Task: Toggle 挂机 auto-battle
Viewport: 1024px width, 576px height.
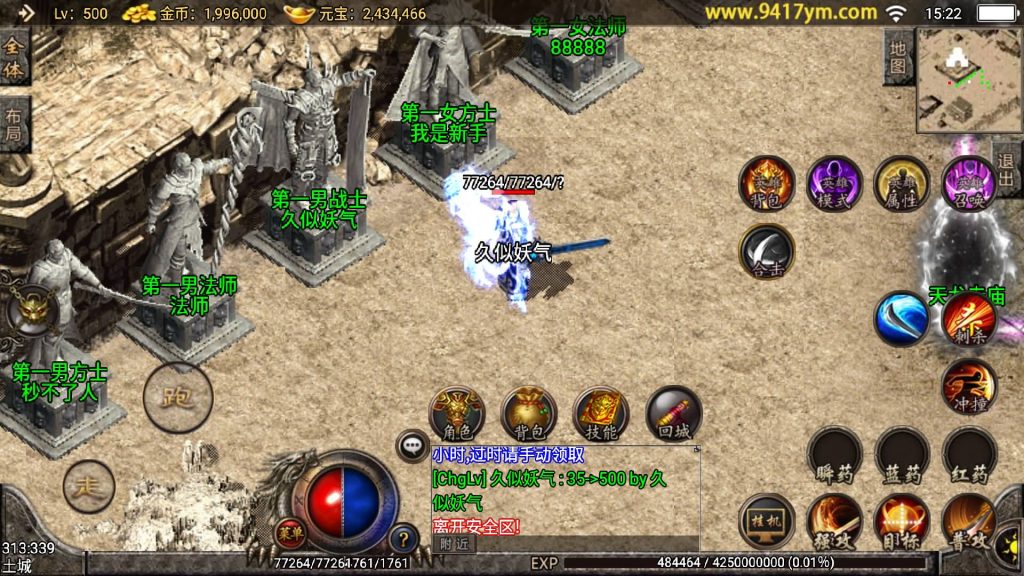Action: click(767, 521)
